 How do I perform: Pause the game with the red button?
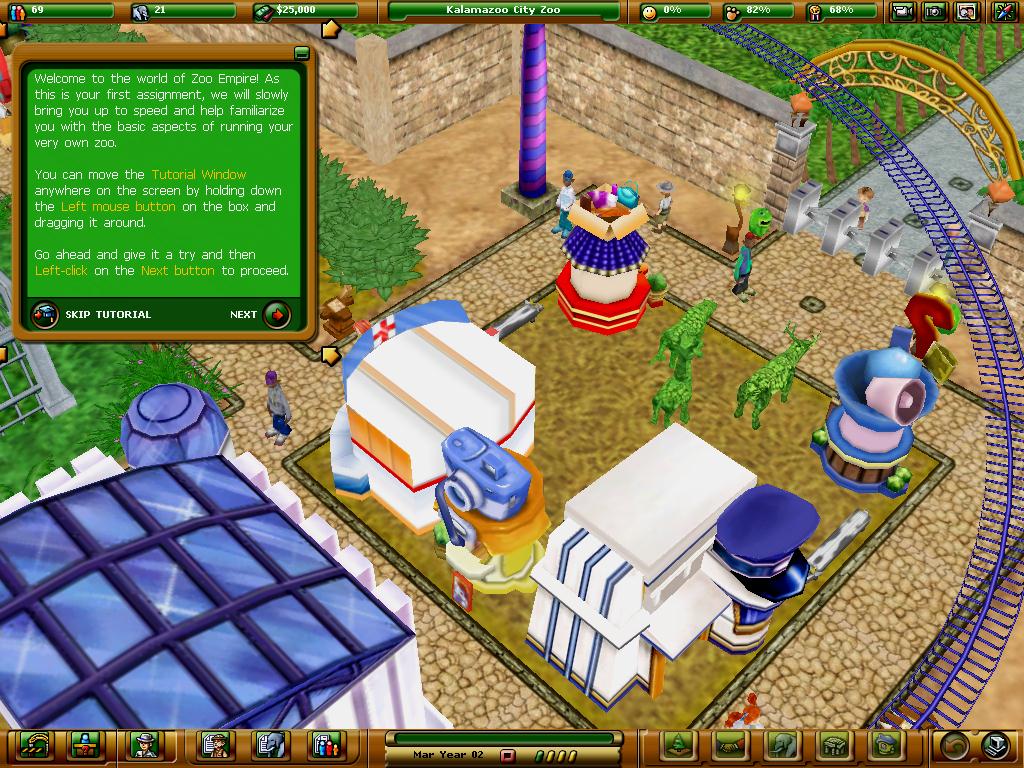pyautogui.click(x=507, y=756)
